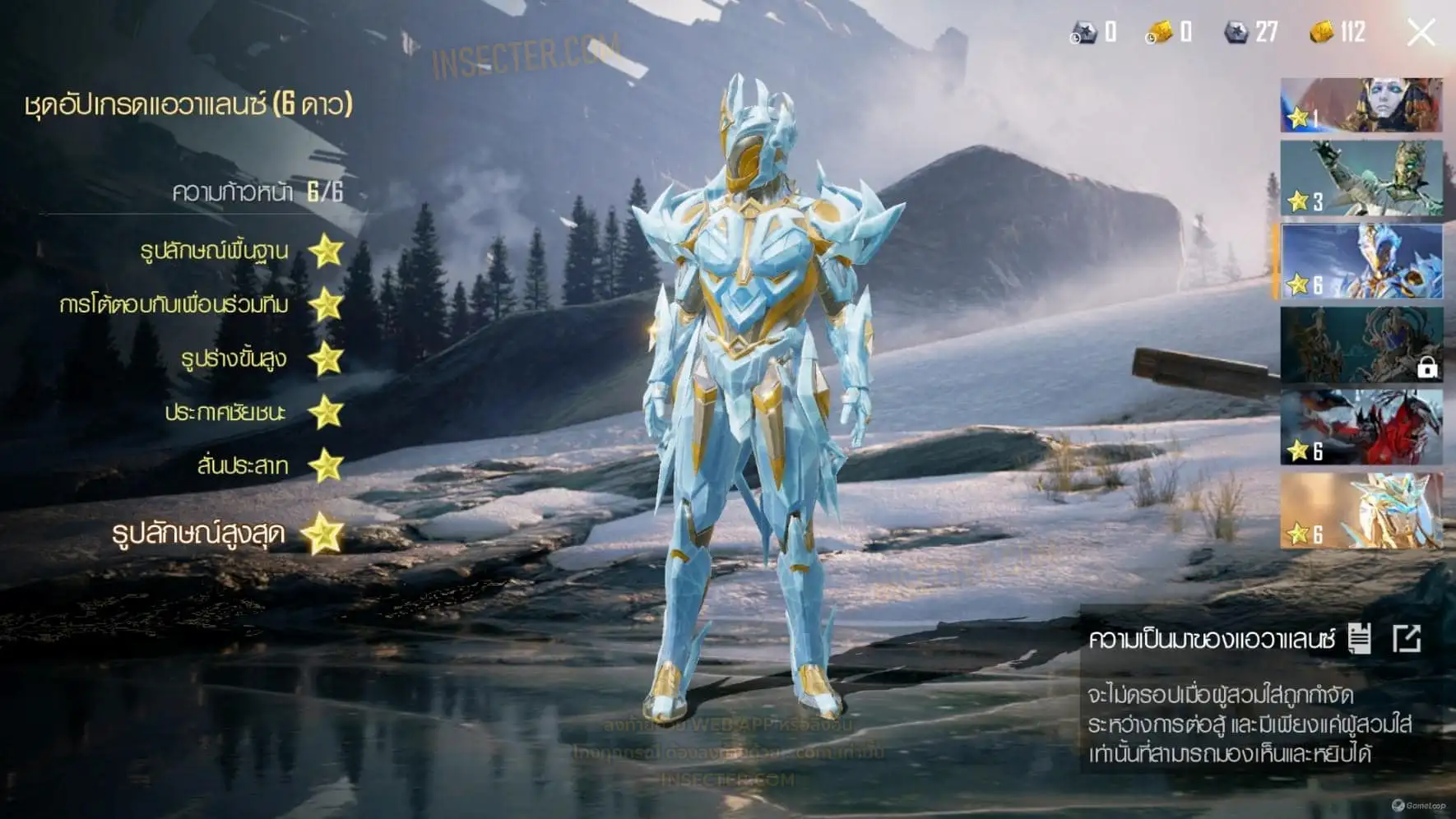1456x819 pixels.
Task: Select the red armored outfit thumbnail
Action: tap(1361, 428)
